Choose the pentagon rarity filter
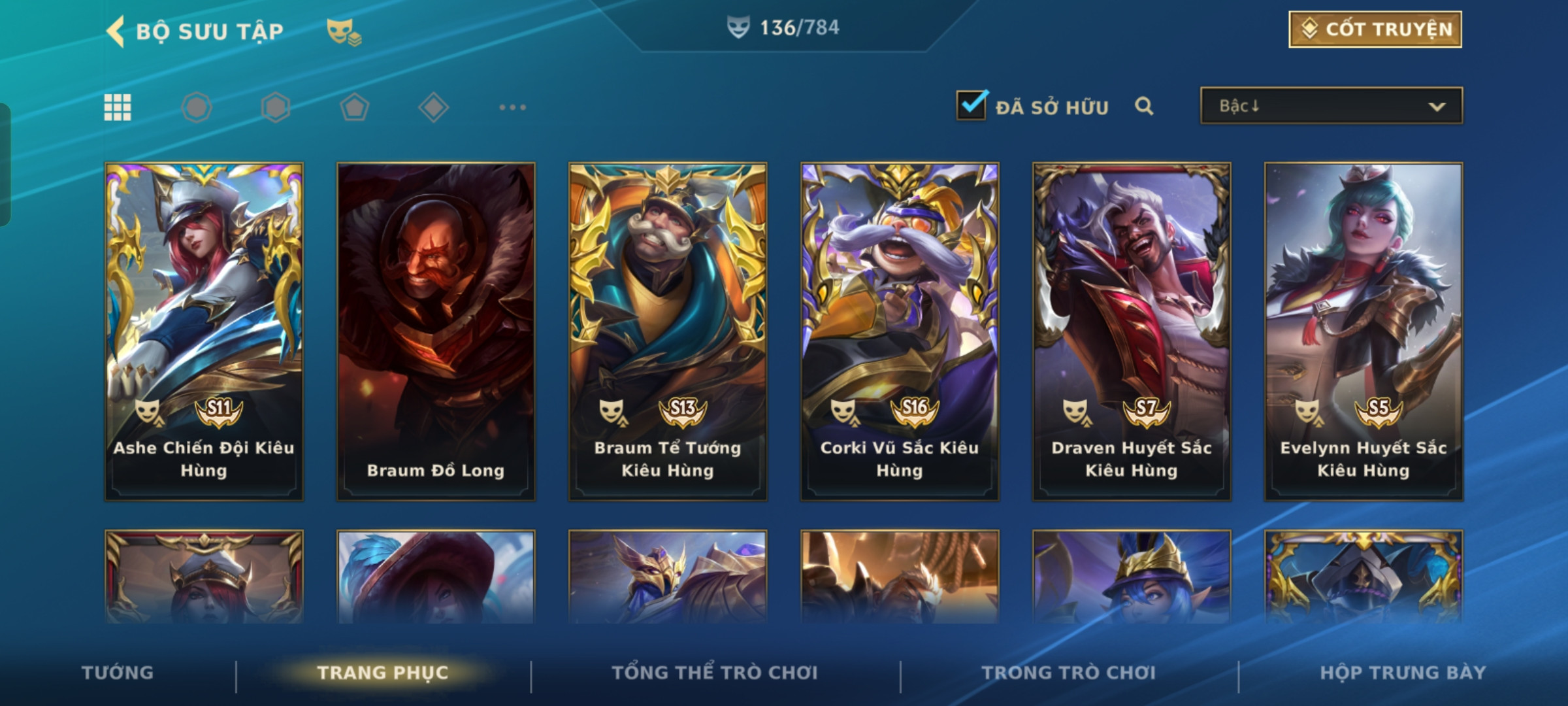Screen dimensions: 1568x706 click(x=354, y=107)
